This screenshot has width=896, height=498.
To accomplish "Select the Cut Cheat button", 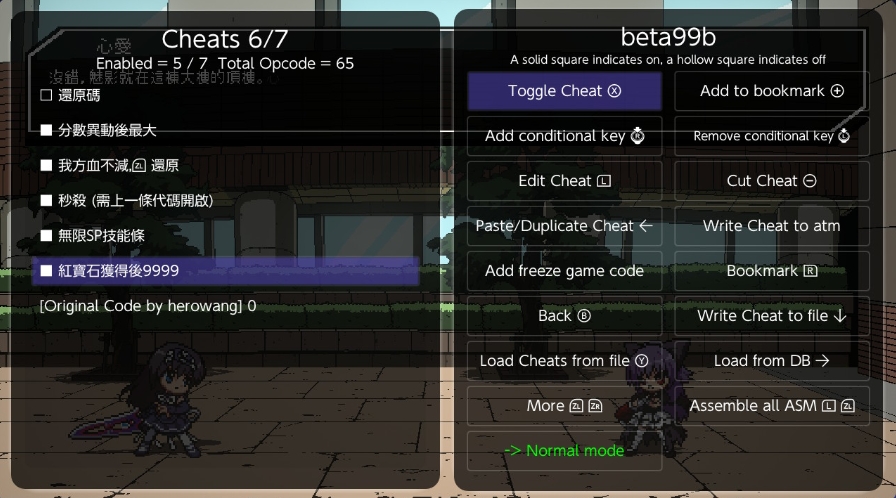I will point(771,181).
